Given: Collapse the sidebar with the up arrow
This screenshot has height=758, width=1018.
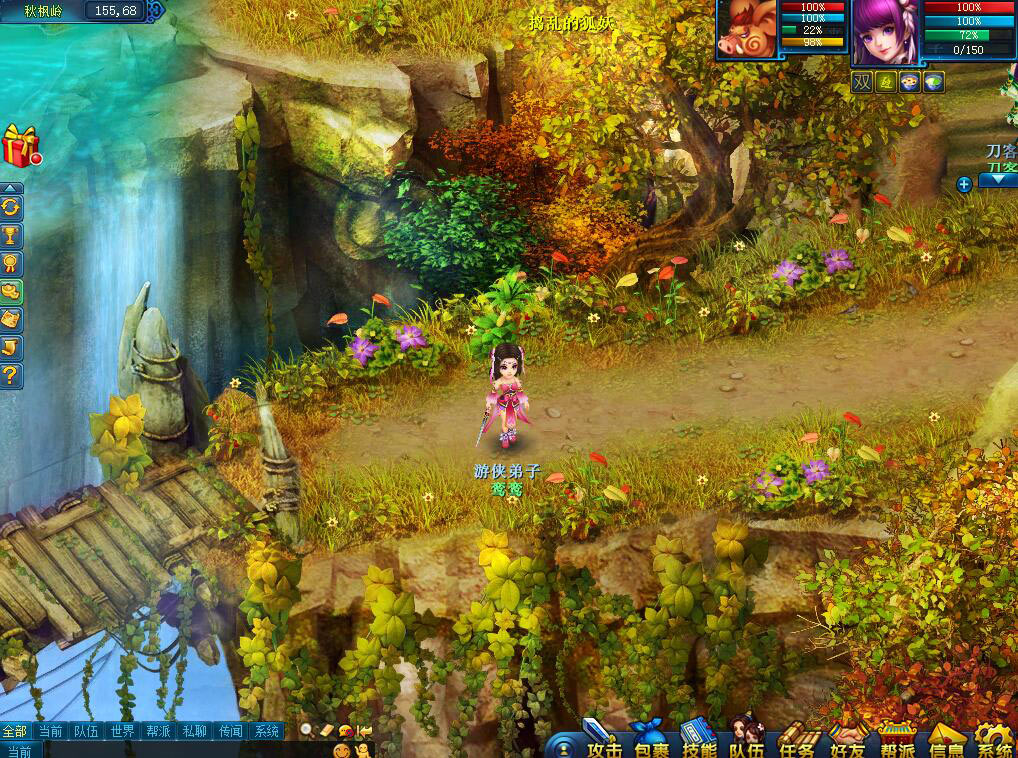Looking at the screenshot, I should tap(11, 188).
